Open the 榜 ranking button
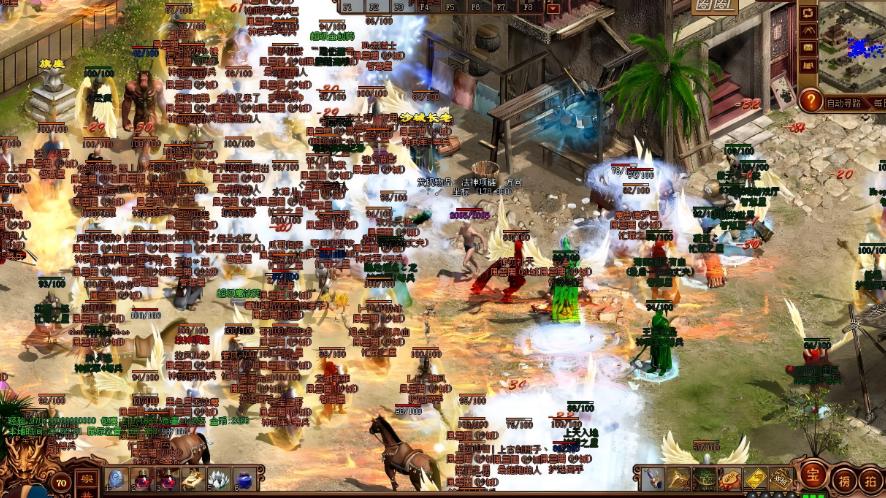 pos(845,479)
